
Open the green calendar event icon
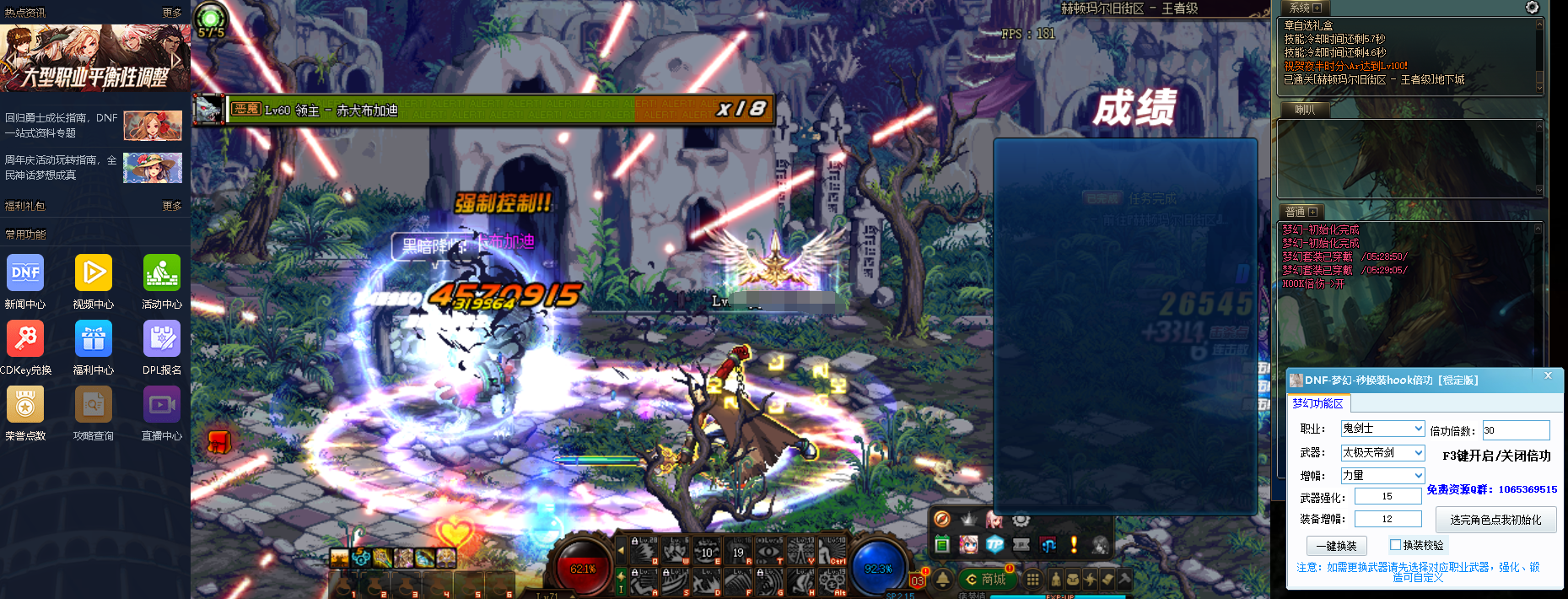pos(942,545)
